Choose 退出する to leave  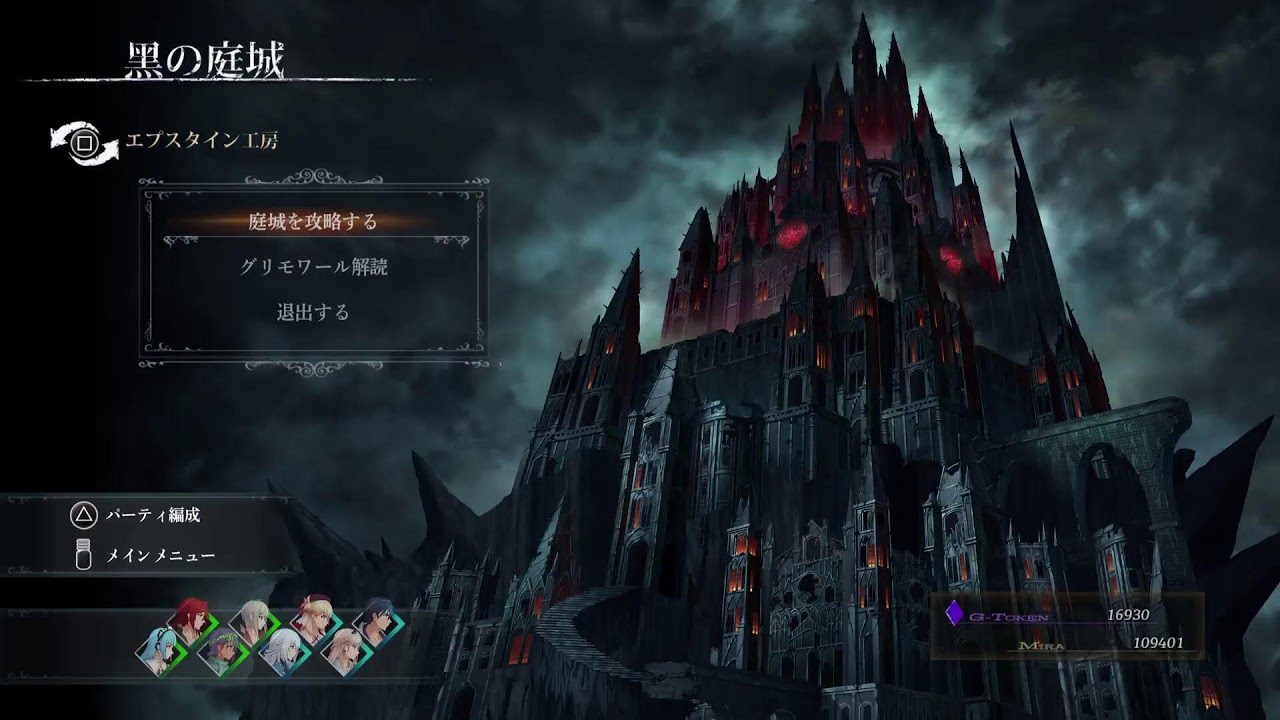click(x=313, y=312)
